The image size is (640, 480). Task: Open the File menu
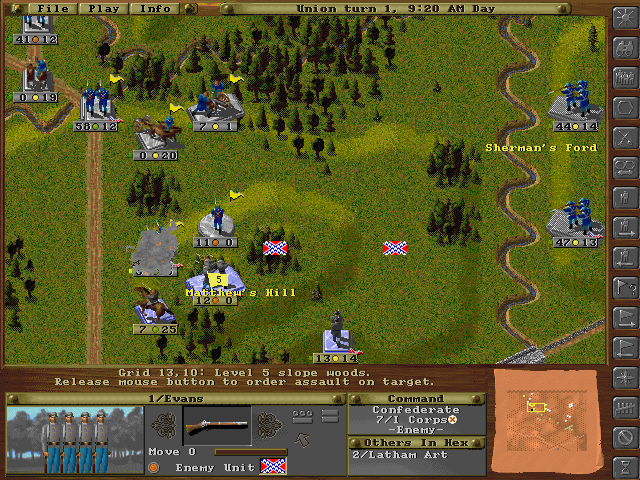[x=53, y=8]
